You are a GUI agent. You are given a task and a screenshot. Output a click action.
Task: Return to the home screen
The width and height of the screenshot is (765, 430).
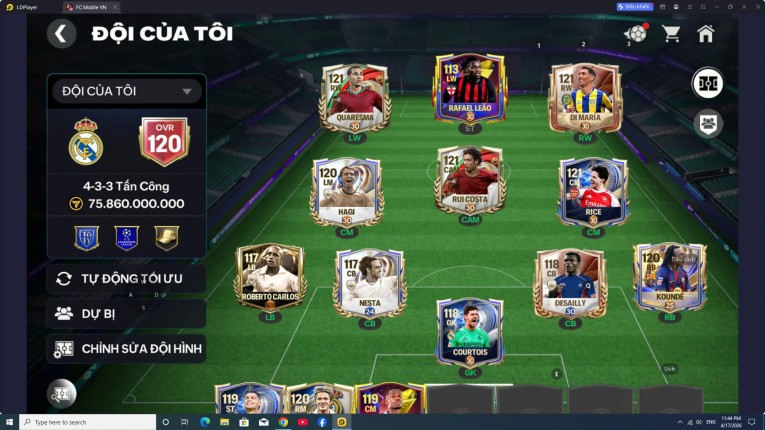[706, 34]
